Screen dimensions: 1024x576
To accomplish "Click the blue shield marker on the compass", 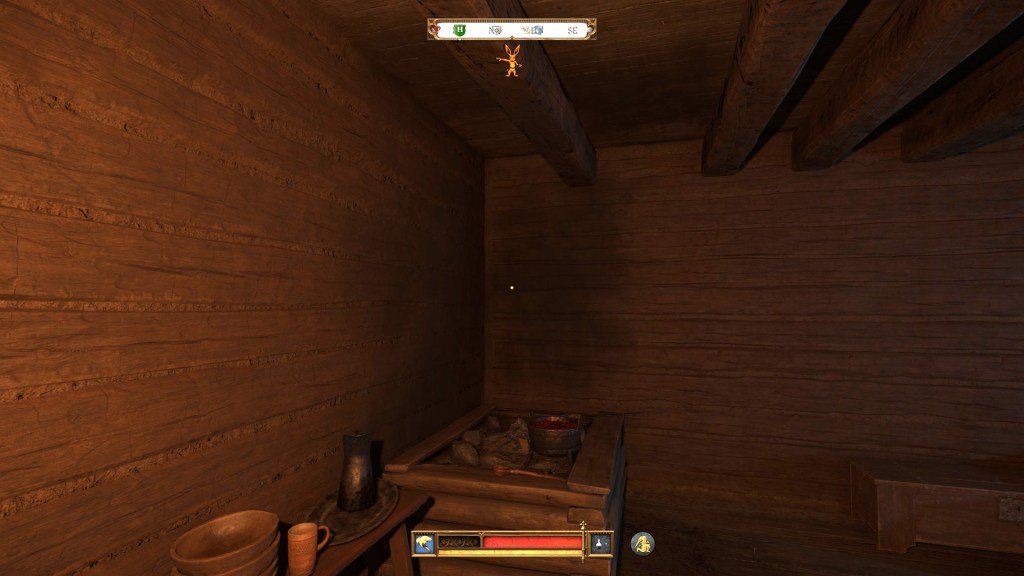I will click(537, 30).
